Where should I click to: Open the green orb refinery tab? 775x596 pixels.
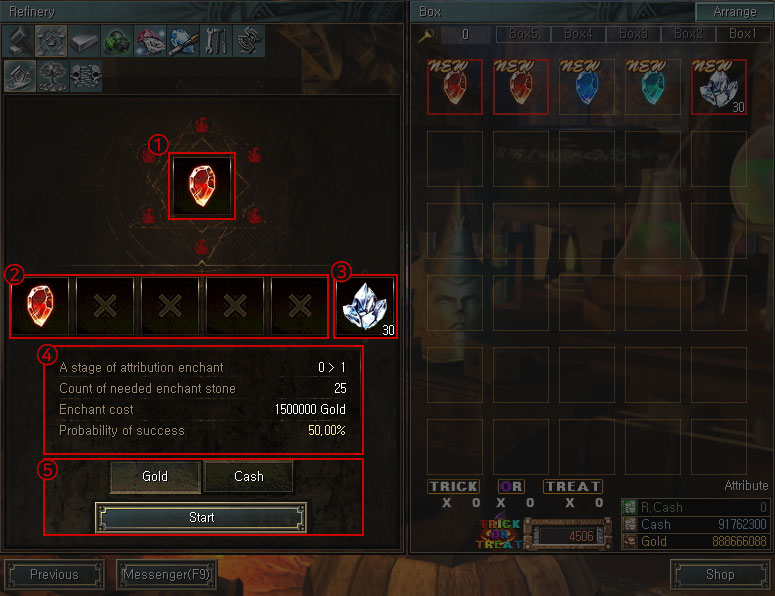pos(116,41)
